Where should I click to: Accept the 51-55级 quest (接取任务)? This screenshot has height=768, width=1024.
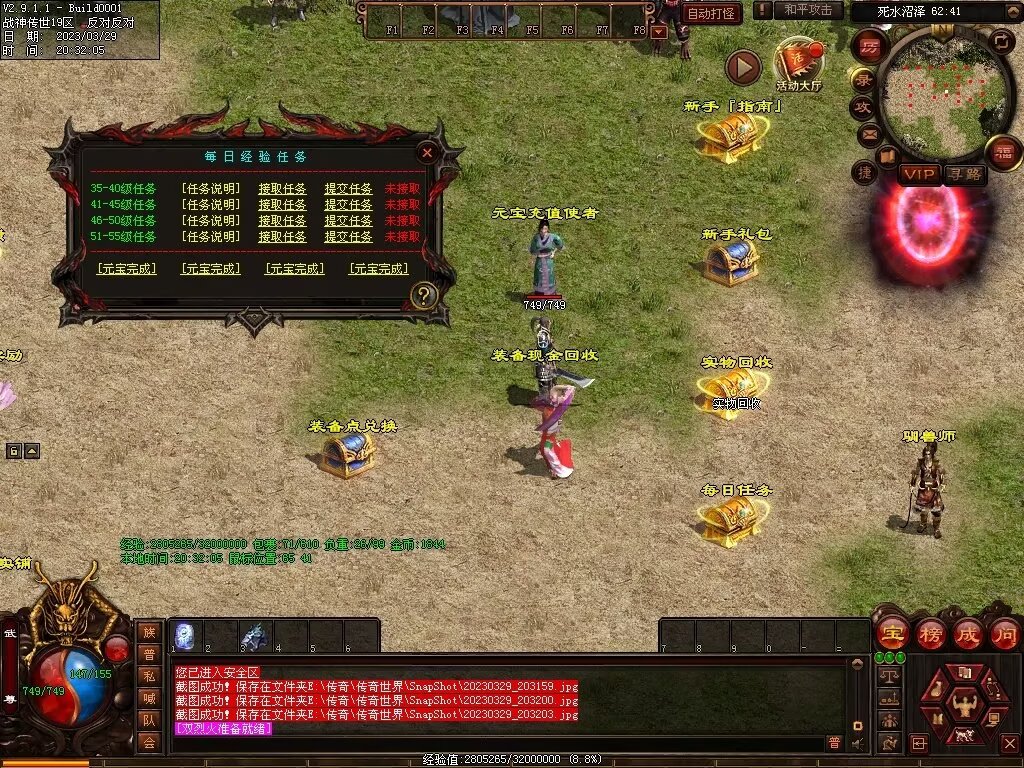coord(282,237)
